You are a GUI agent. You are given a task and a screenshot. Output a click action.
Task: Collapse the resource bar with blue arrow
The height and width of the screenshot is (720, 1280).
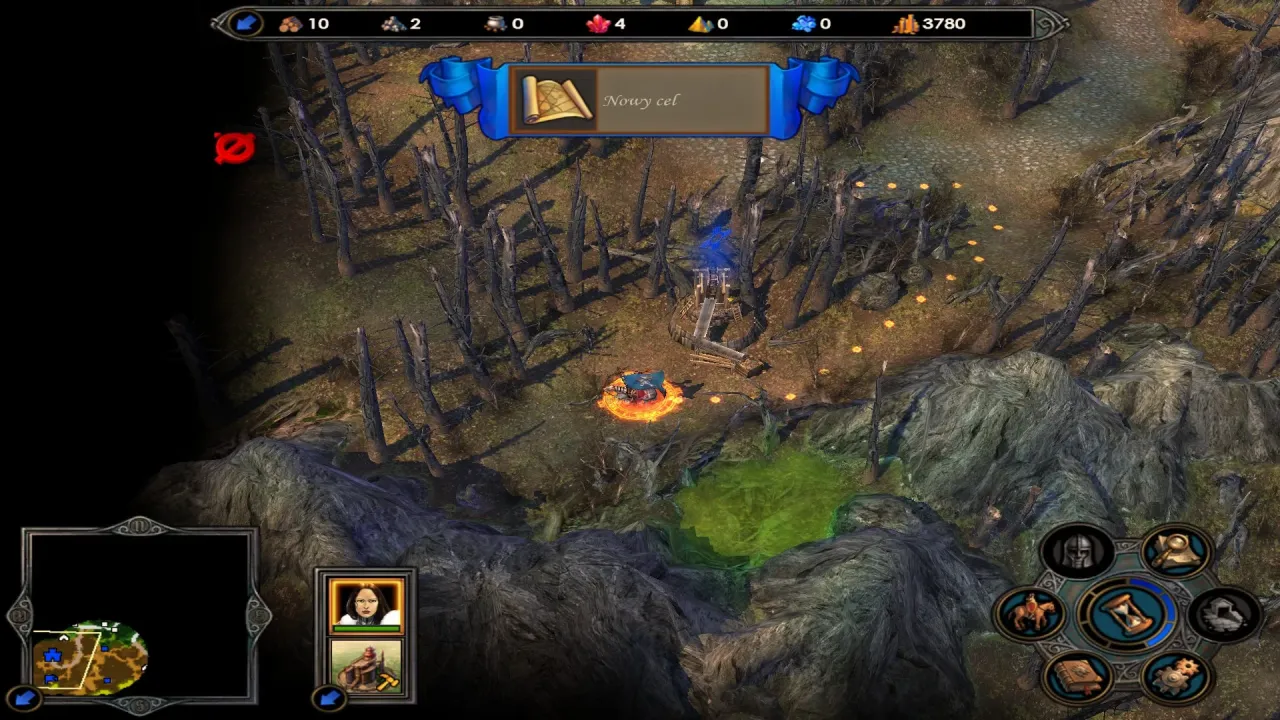point(245,23)
